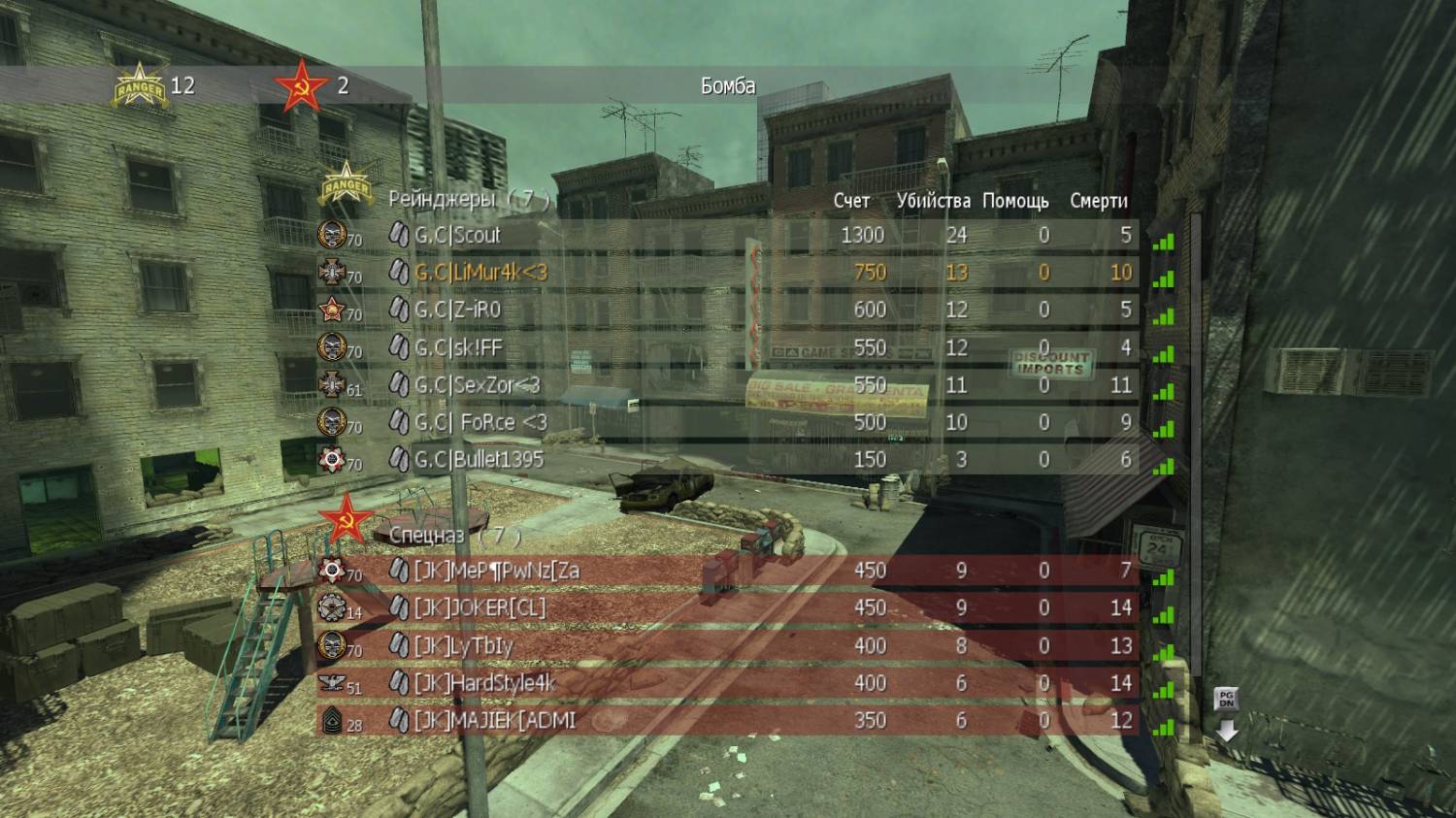Click the highlighted G.C|LiMur4k<3 row
The image size is (1456, 818).
pyautogui.click(x=480, y=273)
